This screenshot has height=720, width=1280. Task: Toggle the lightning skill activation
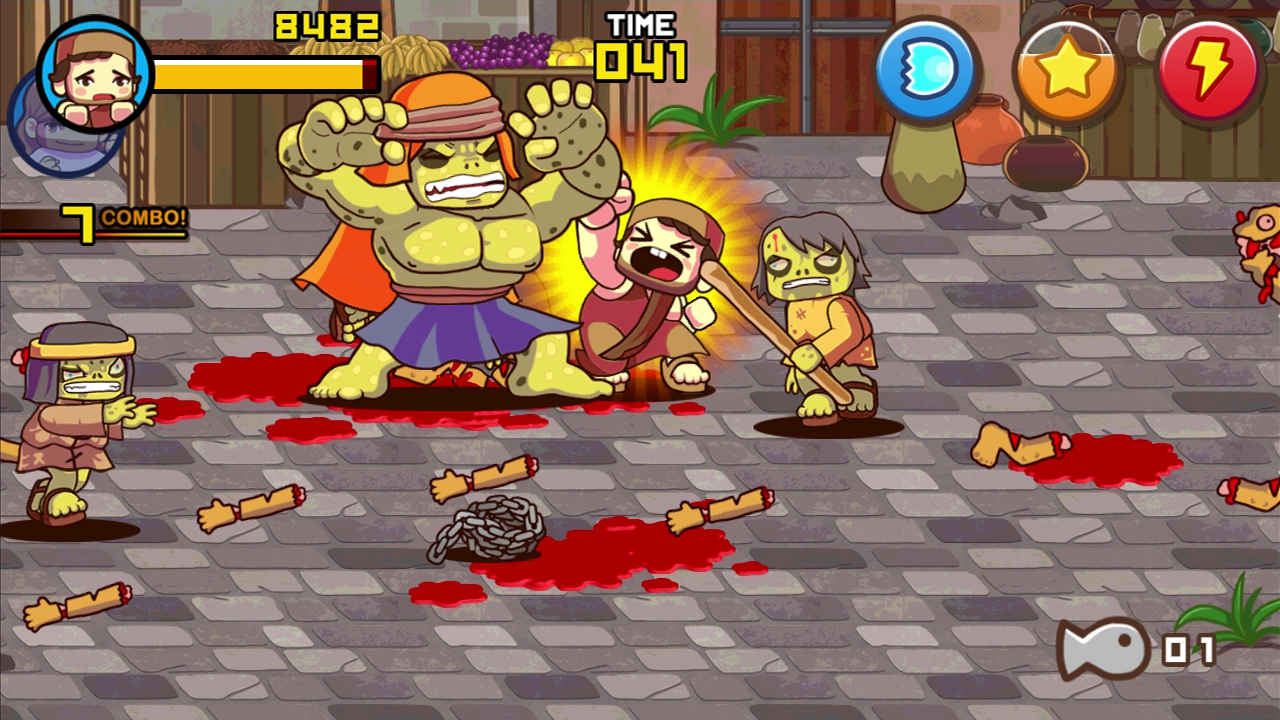click(x=1211, y=70)
